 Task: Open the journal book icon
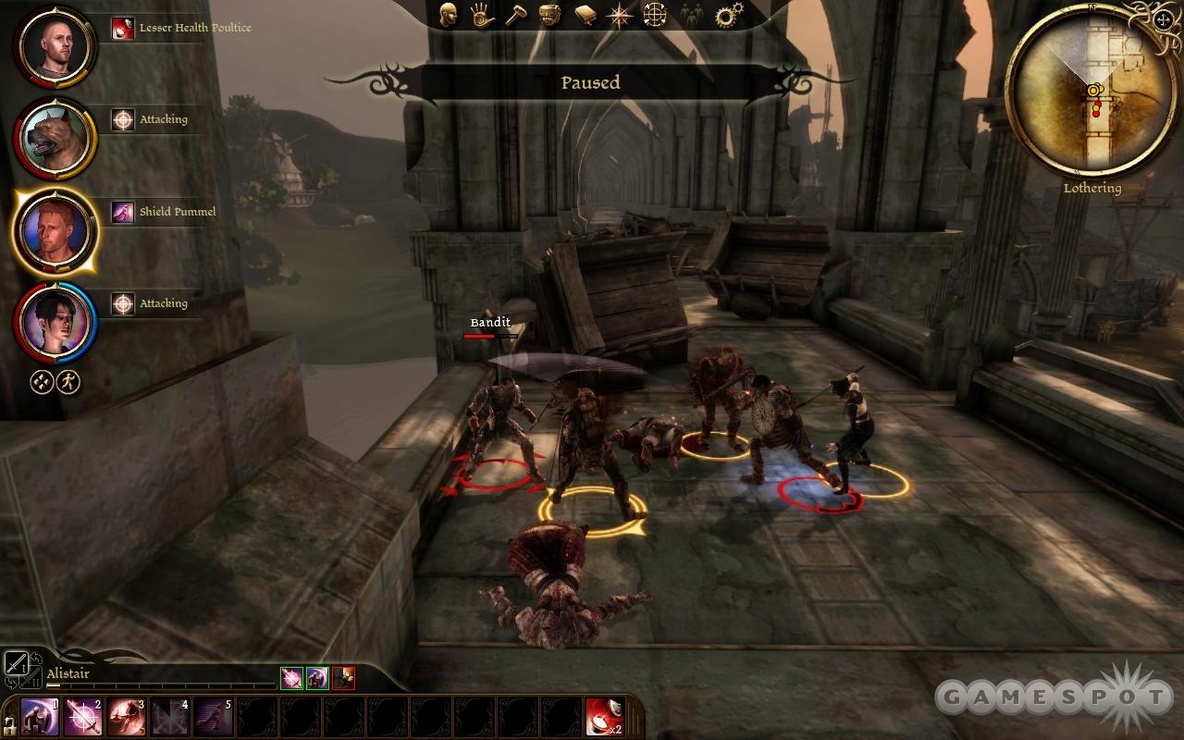click(586, 15)
